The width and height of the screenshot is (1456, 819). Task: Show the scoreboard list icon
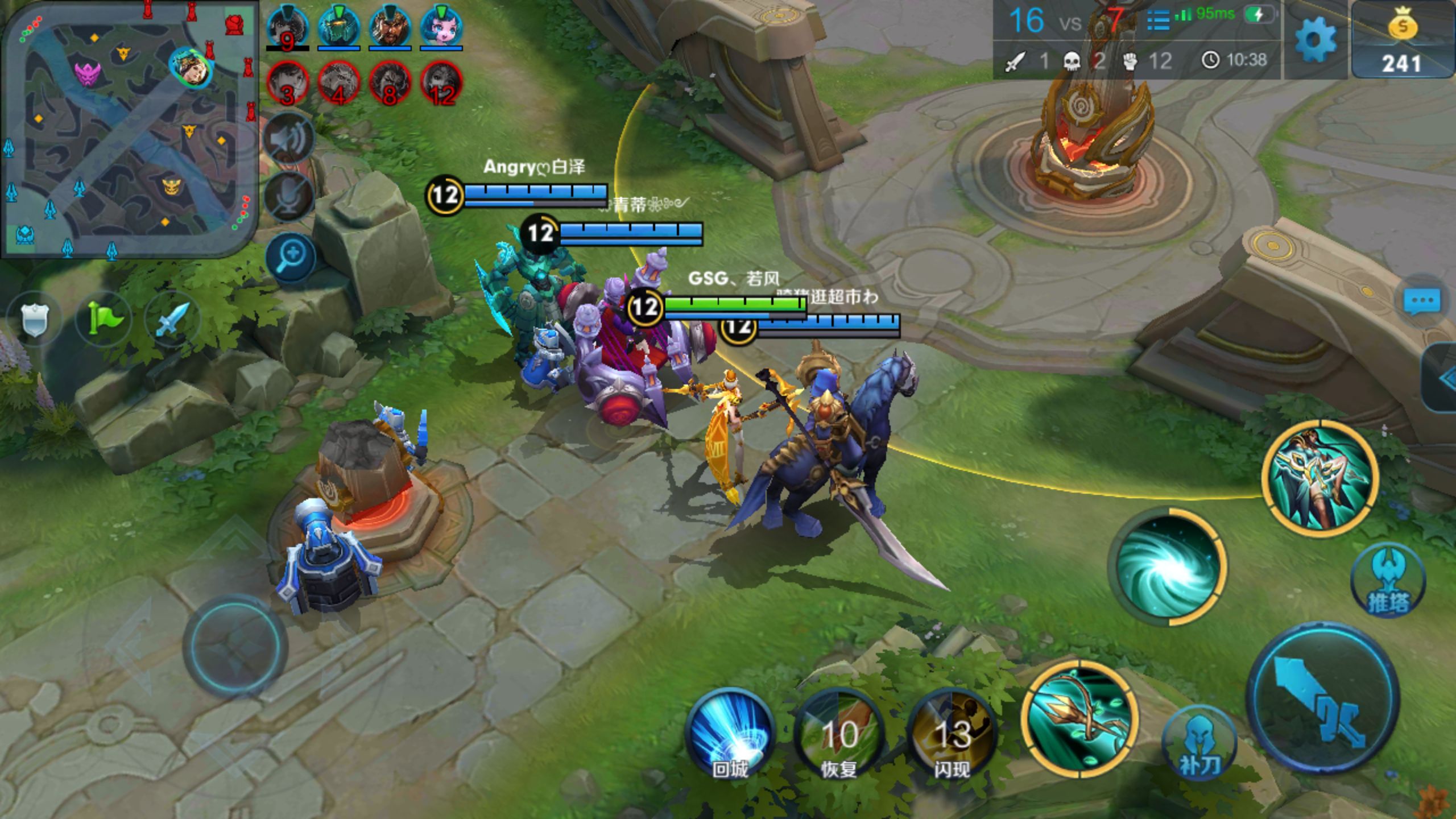click(x=1158, y=20)
